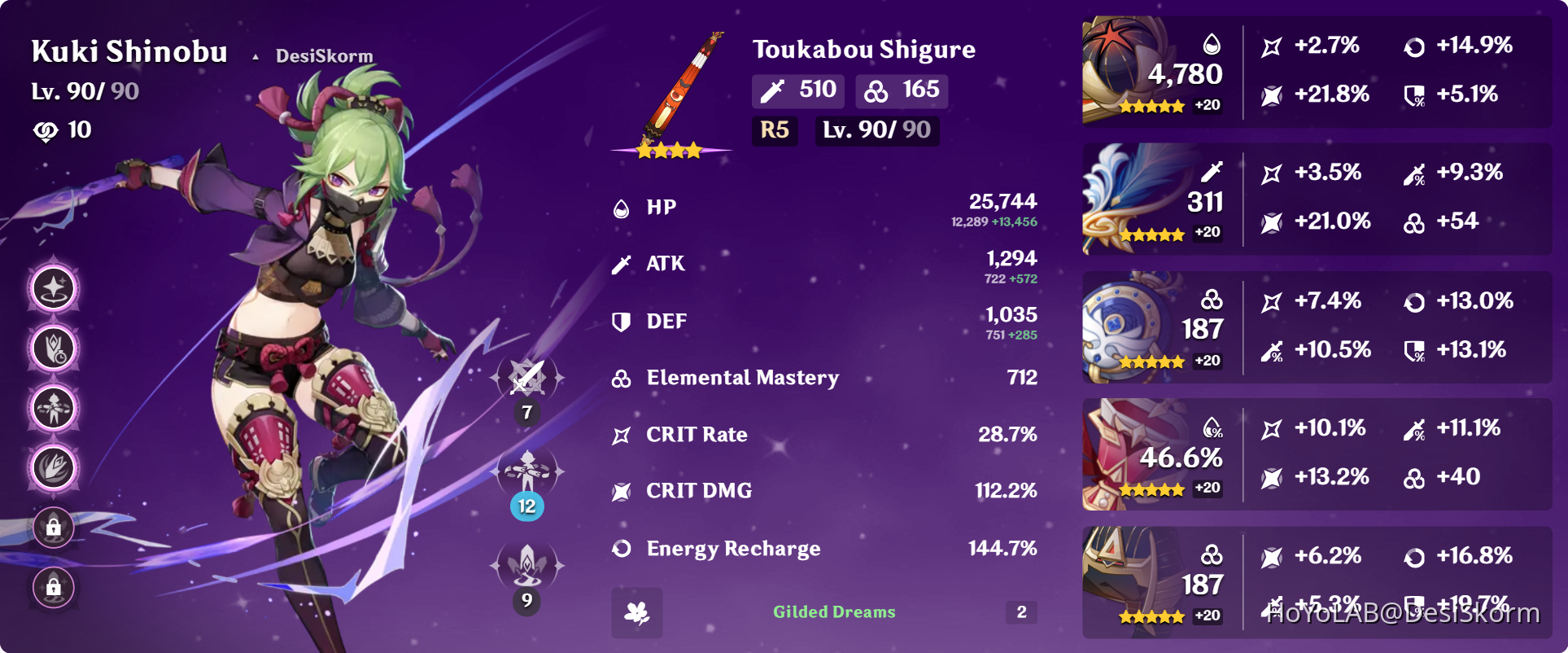Unlock the fifth constellation's padlock
The height and width of the screenshot is (653, 1568).
point(52,528)
